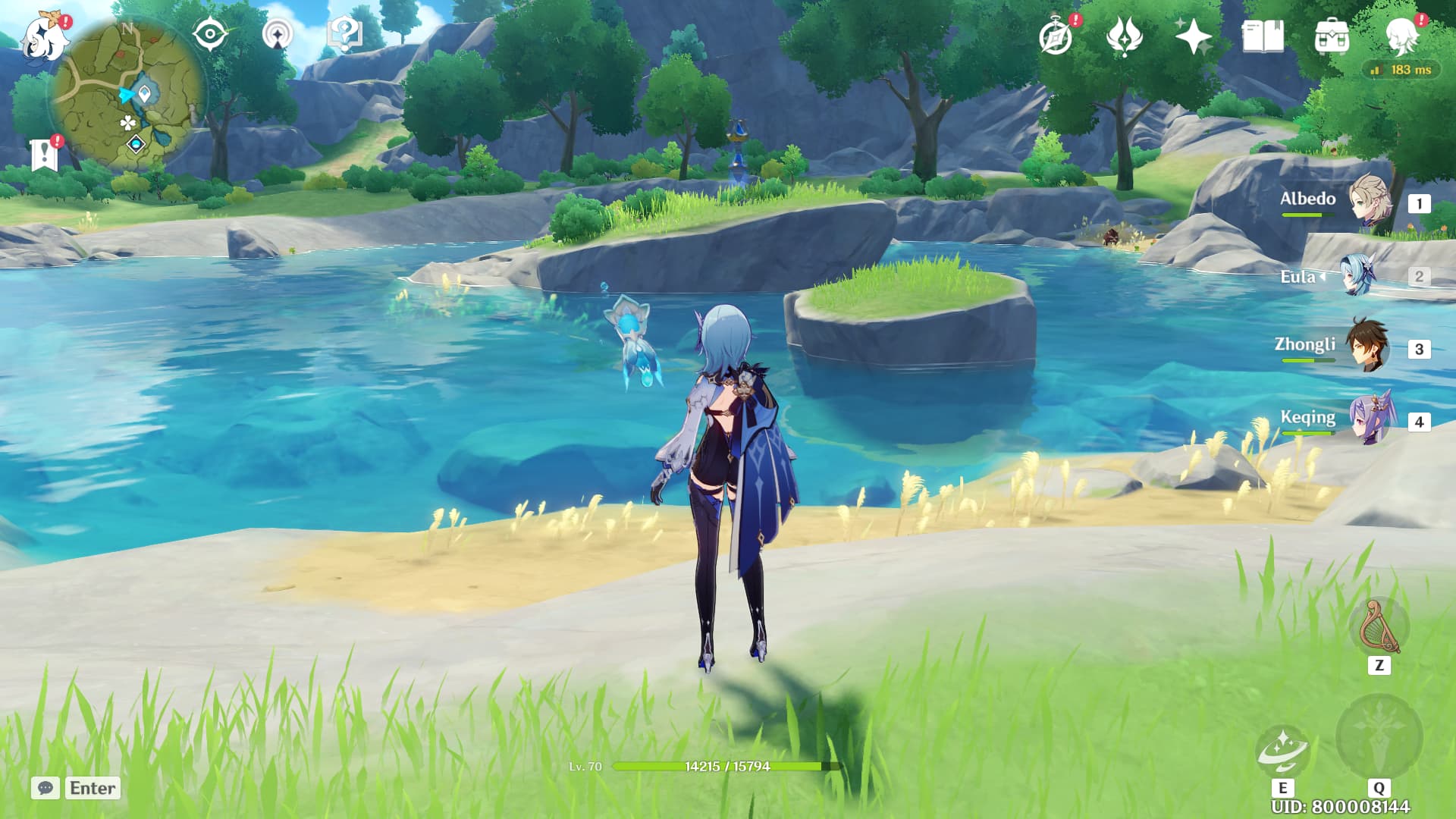
Task: Open the wish four-pointed star icon
Action: pyautogui.click(x=1193, y=36)
